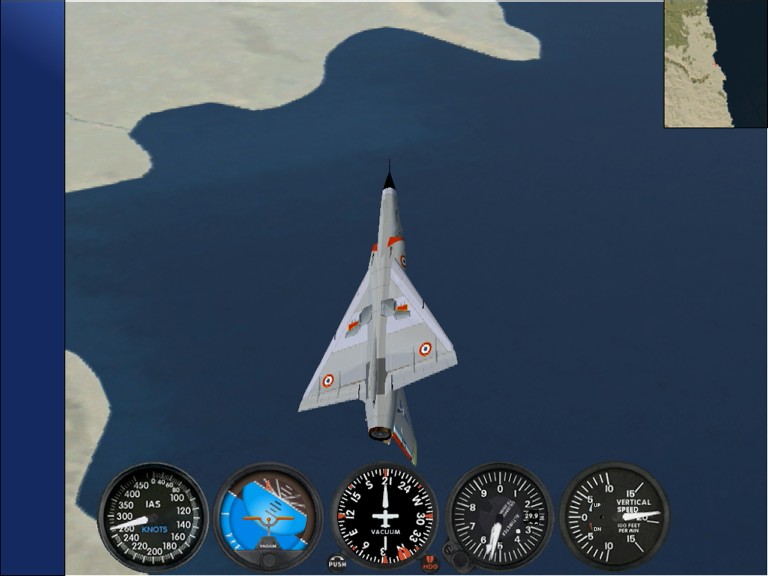Adjust the orange HDG bug knob
The width and height of the screenshot is (768, 576).
[x=430, y=563]
